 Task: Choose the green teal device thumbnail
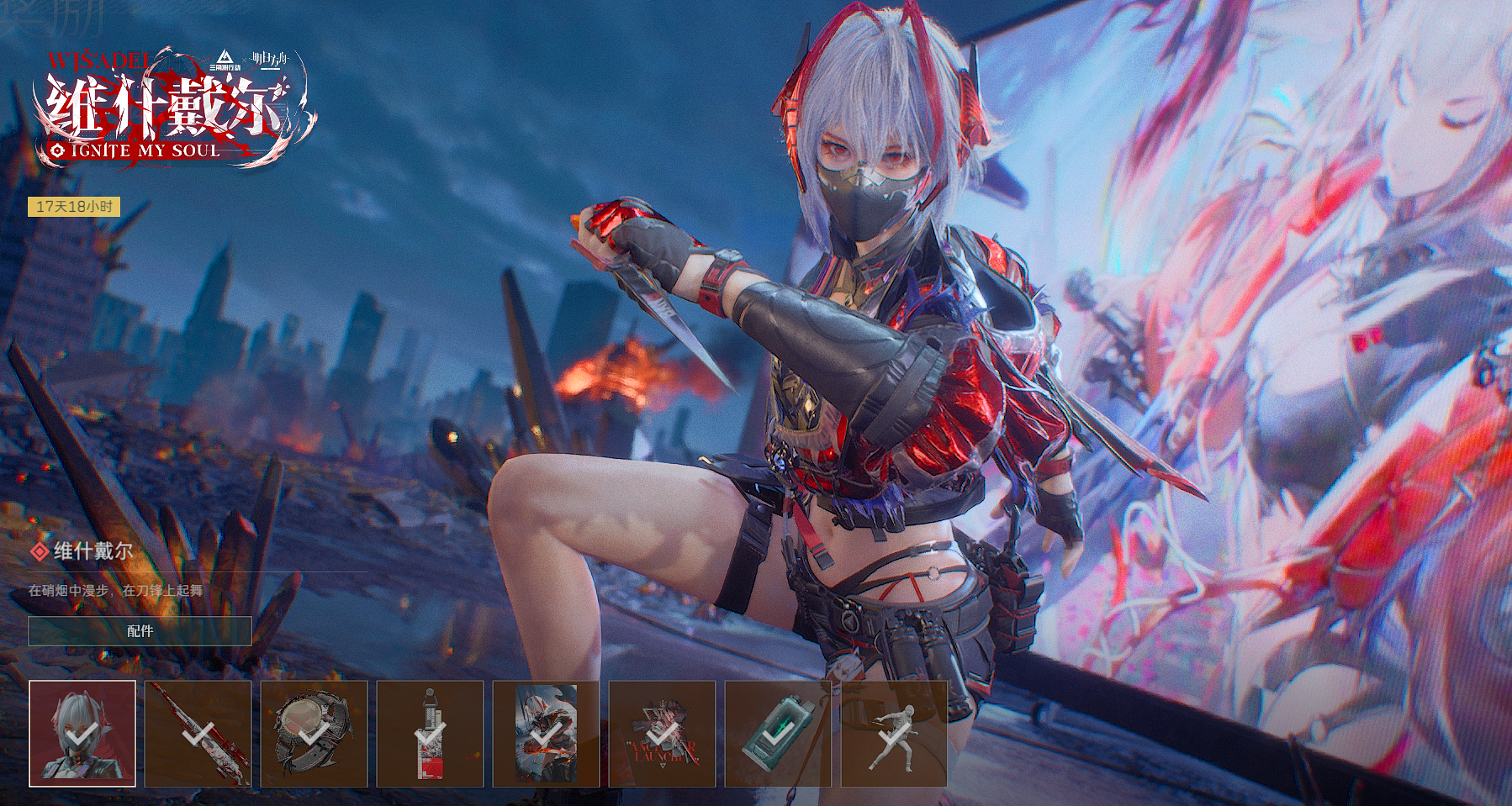pyautogui.click(x=778, y=734)
